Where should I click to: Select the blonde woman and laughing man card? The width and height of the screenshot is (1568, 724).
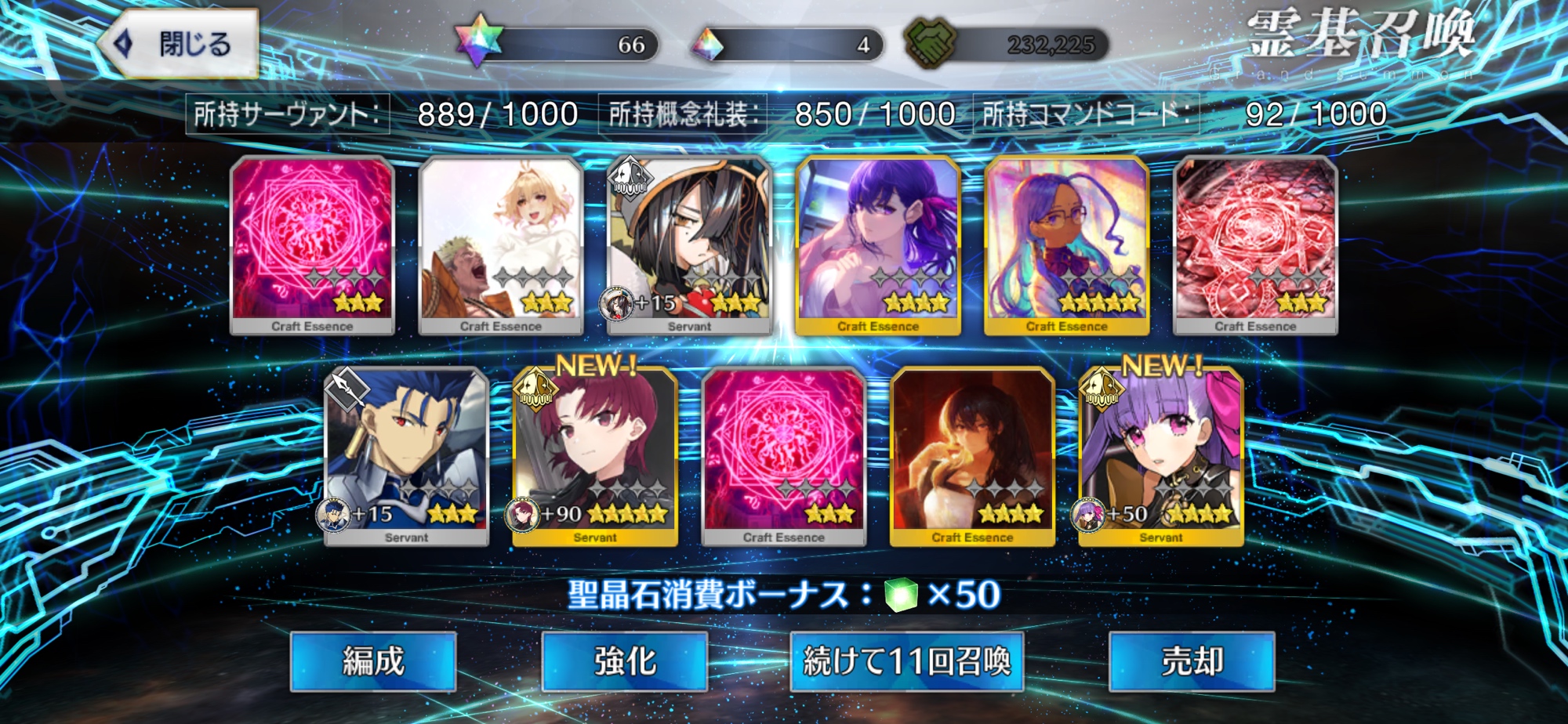pyautogui.click(x=501, y=244)
